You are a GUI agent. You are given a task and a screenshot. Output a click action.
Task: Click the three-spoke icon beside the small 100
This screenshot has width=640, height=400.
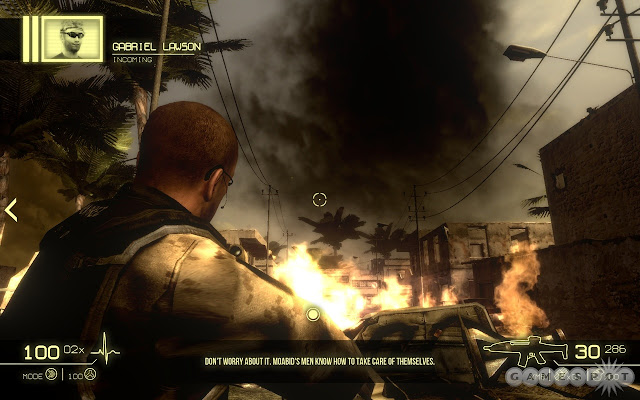pos(91,376)
